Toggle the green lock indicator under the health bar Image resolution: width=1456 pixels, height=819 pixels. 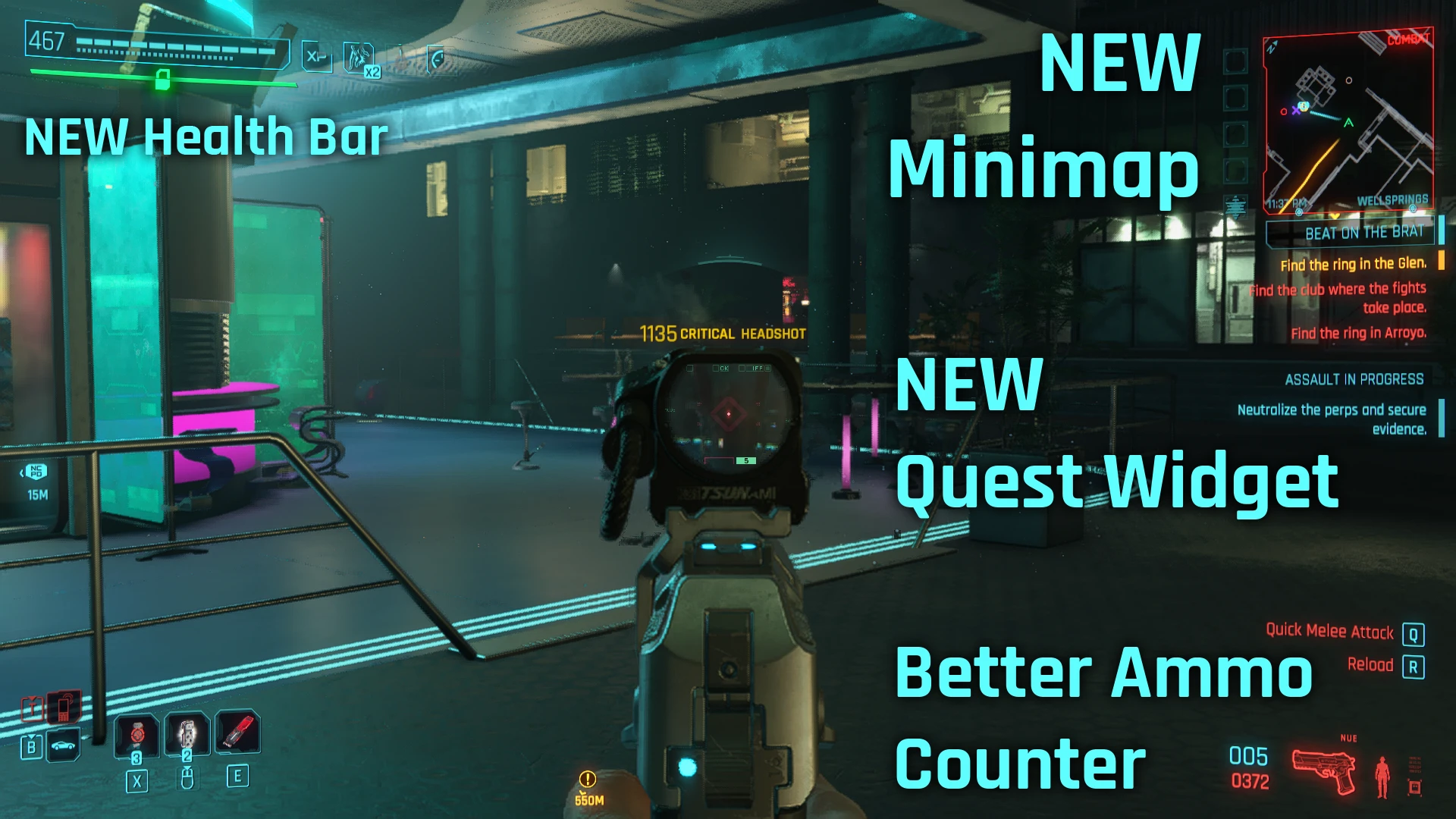162,80
